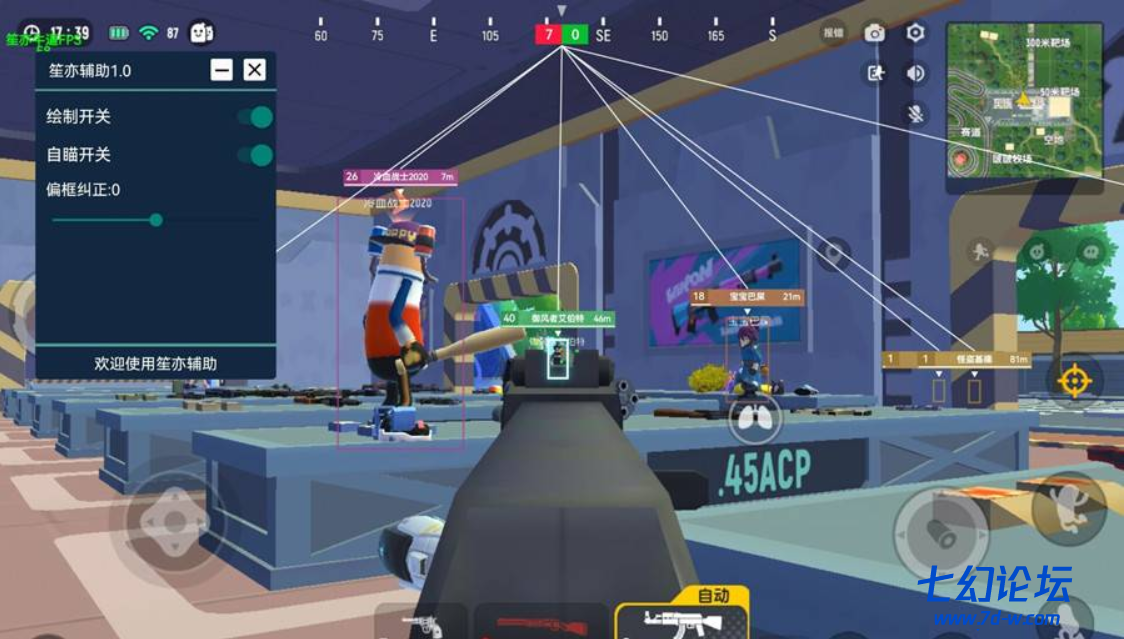Image resolution: width=1124 pixels, height=639 pixels.
Task: Tap the 报错 report button
Action: click(x=833, y=33)
